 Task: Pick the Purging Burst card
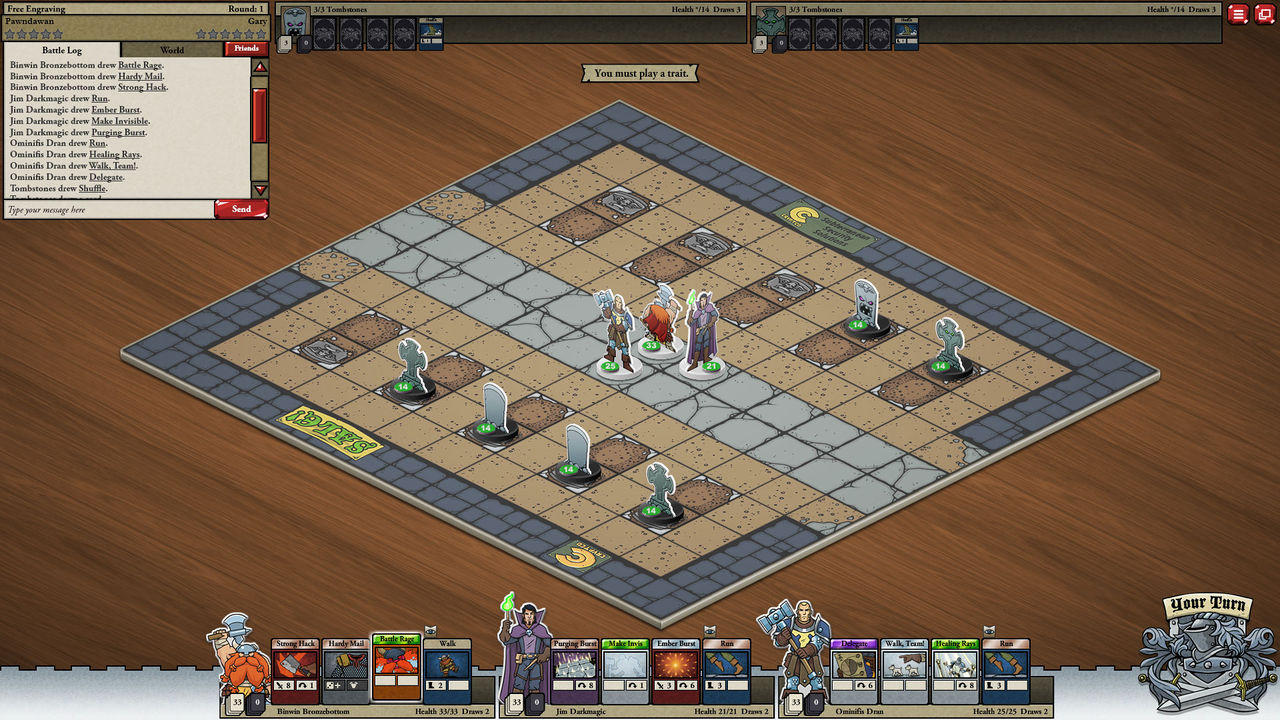pos(575,670)
